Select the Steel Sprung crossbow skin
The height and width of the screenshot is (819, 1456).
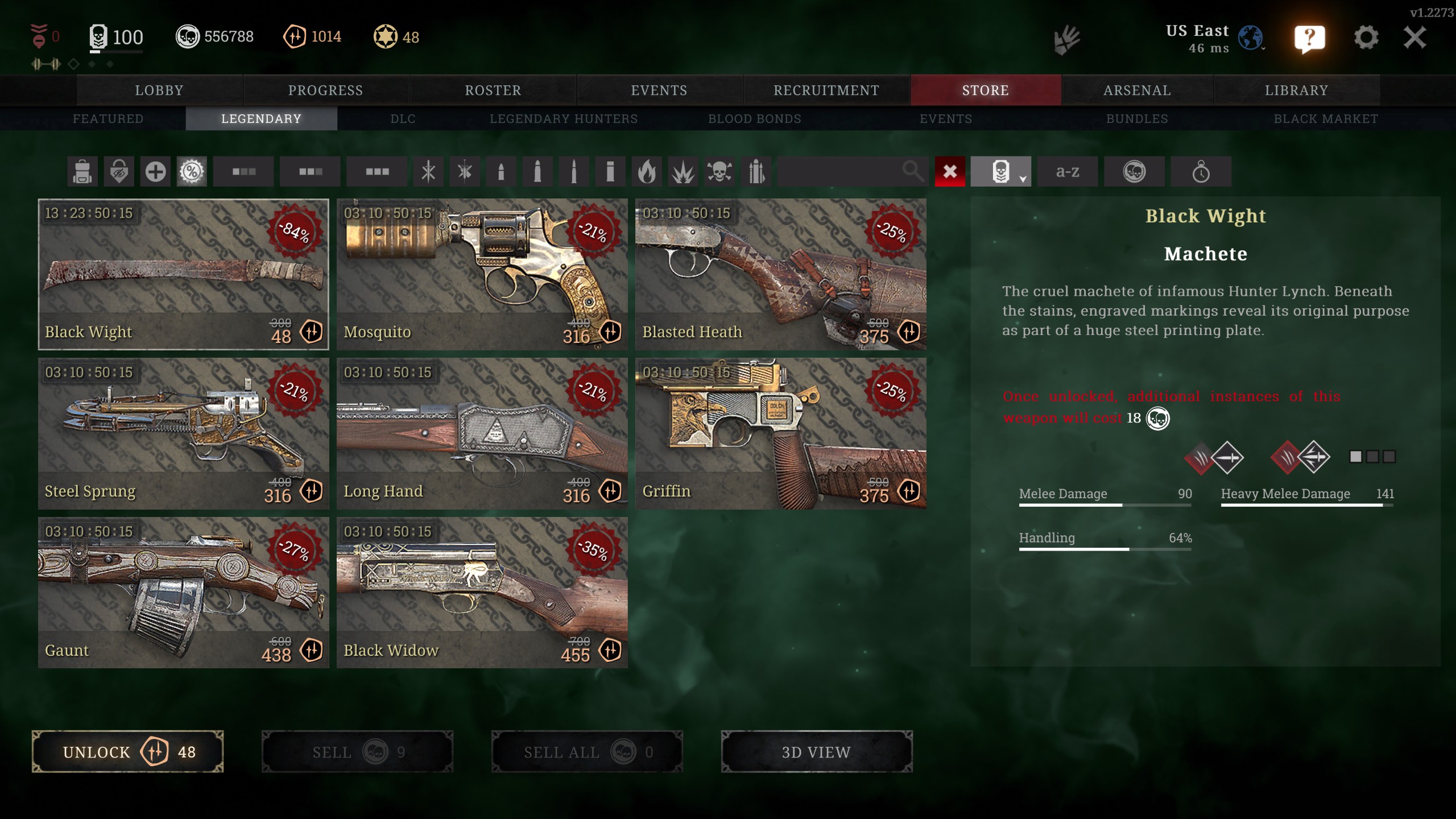pos(183,433)
